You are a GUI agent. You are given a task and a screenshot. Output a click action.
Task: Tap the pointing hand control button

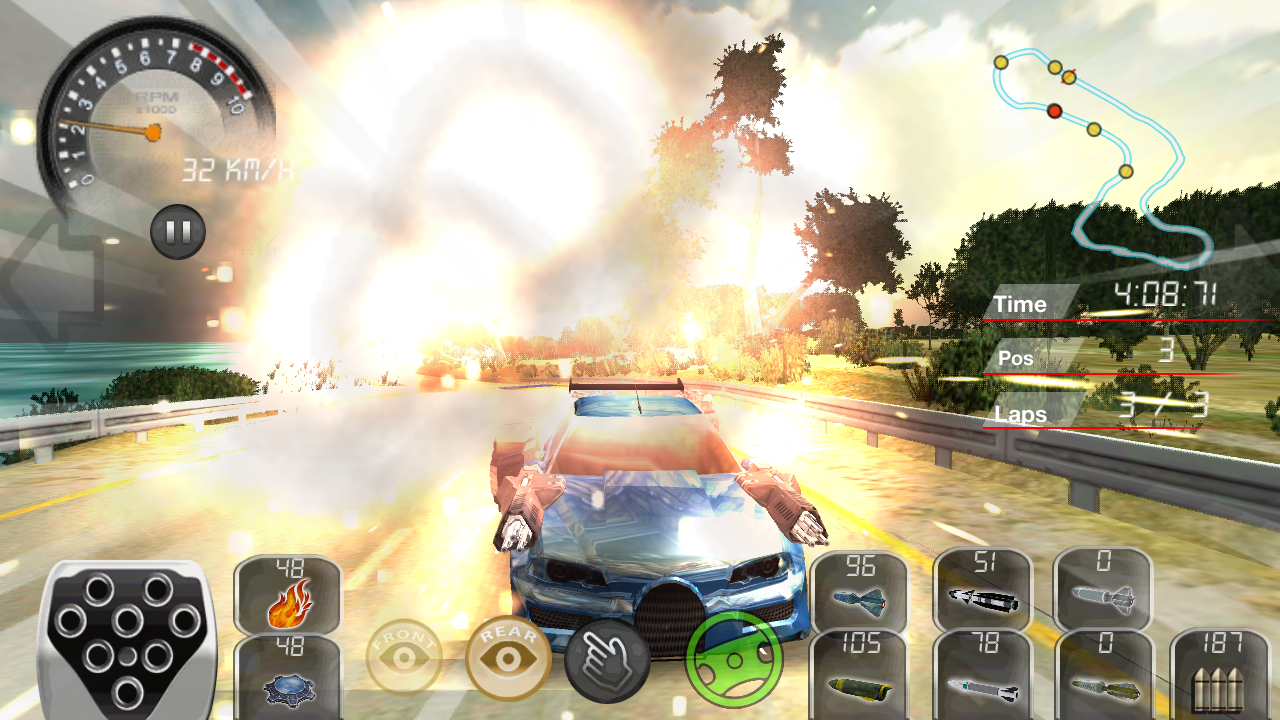607,661
